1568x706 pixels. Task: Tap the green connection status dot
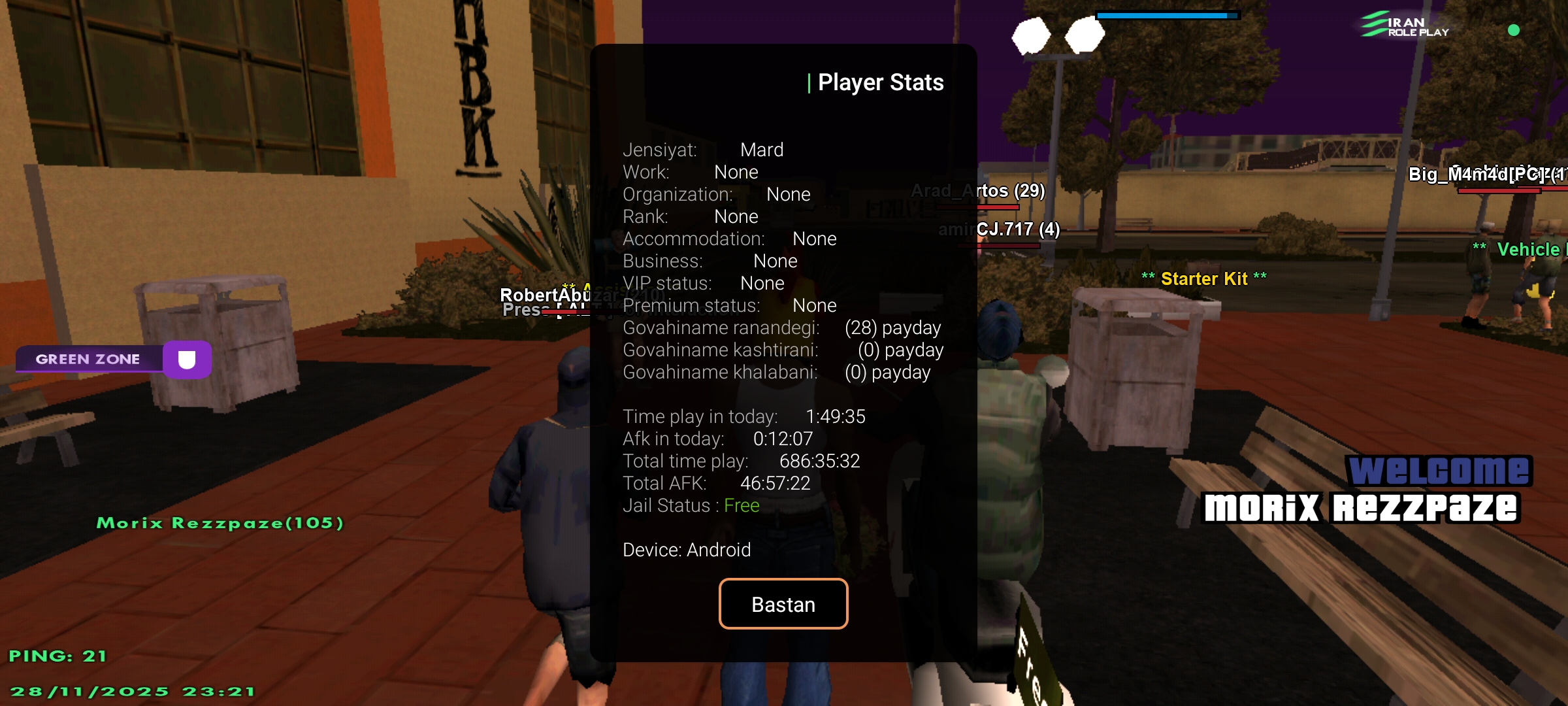(x=1515, y=29)
